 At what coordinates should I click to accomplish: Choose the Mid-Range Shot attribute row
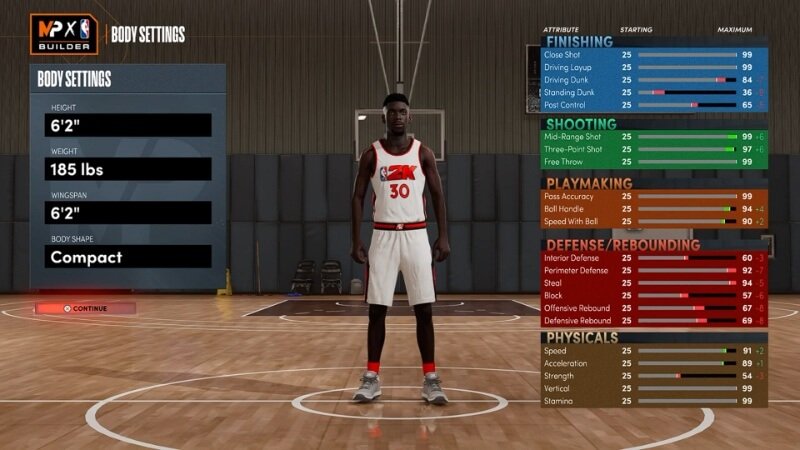pos(654,136)
